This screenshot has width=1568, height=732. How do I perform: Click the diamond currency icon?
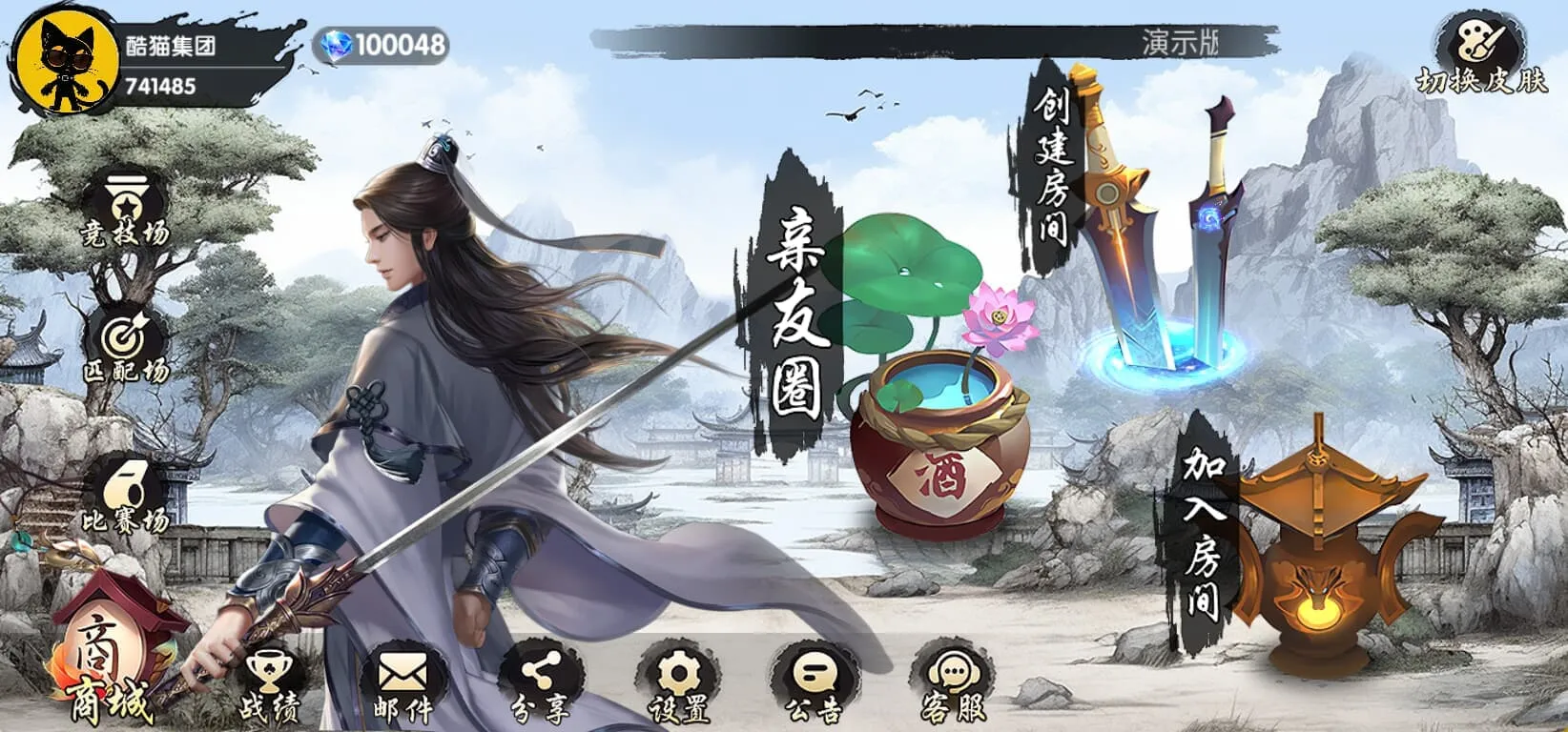(336, 42)
